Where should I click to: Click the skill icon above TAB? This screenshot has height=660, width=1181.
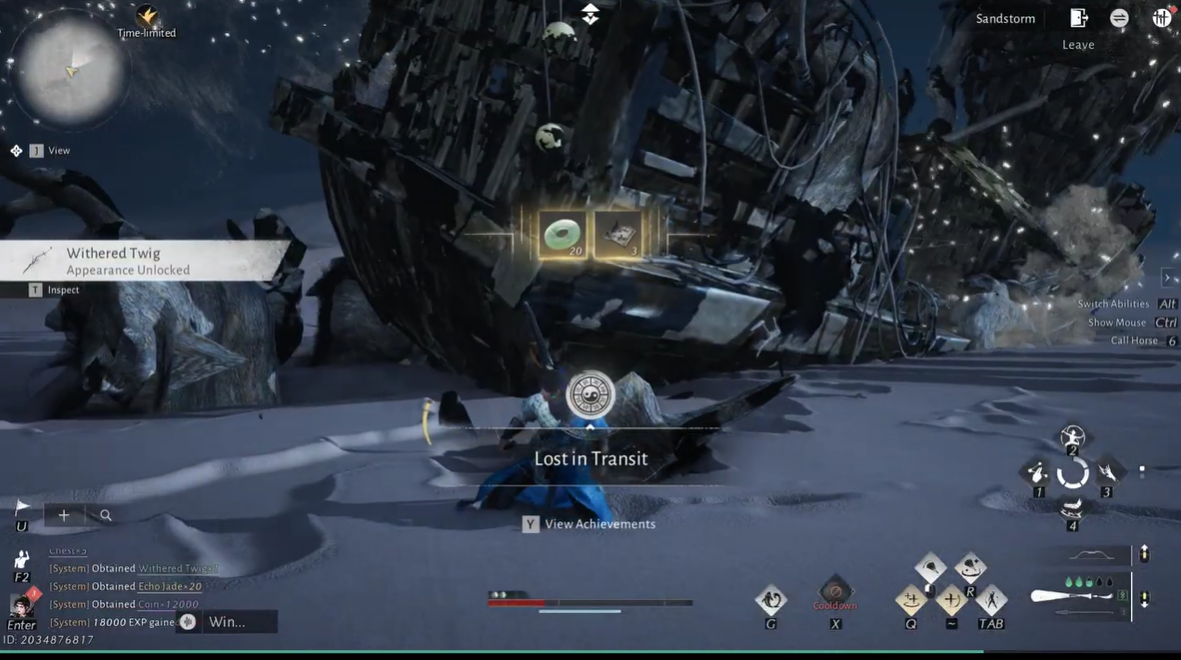991,600
